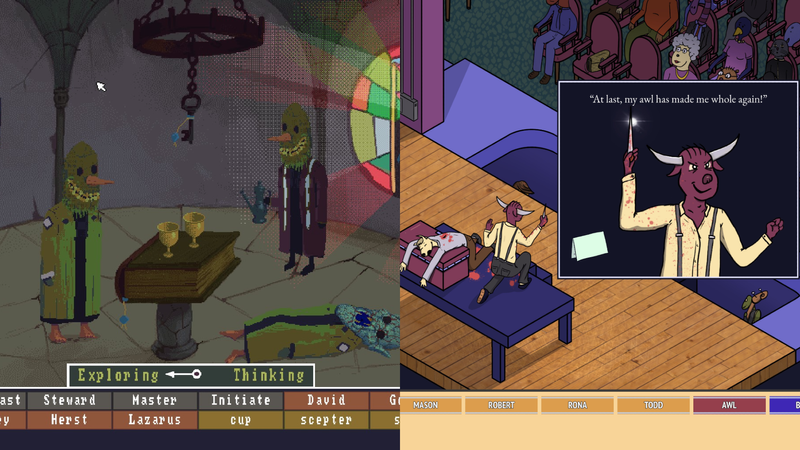
Task: Click the "RONA" name tile
Action: pyautogui.click(x=577, y=406)
